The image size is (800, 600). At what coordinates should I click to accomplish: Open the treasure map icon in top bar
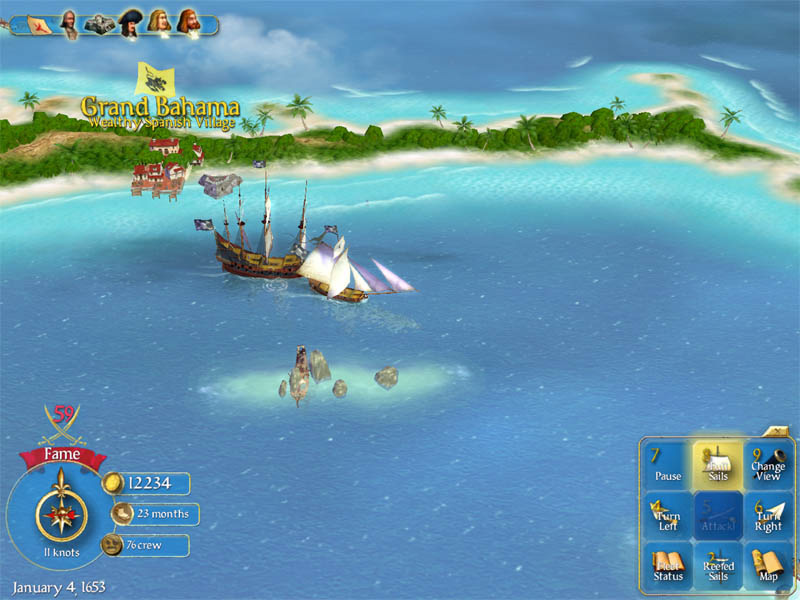pyautogui.click(x=38, y=24)
